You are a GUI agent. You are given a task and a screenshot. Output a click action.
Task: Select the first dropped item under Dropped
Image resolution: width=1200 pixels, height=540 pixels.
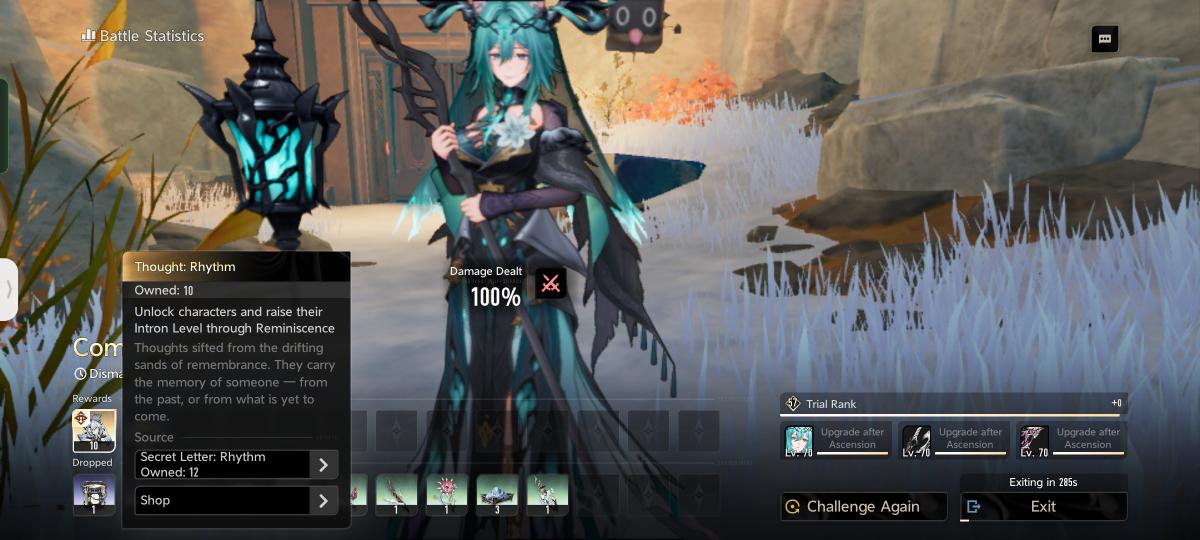point(94,495)
